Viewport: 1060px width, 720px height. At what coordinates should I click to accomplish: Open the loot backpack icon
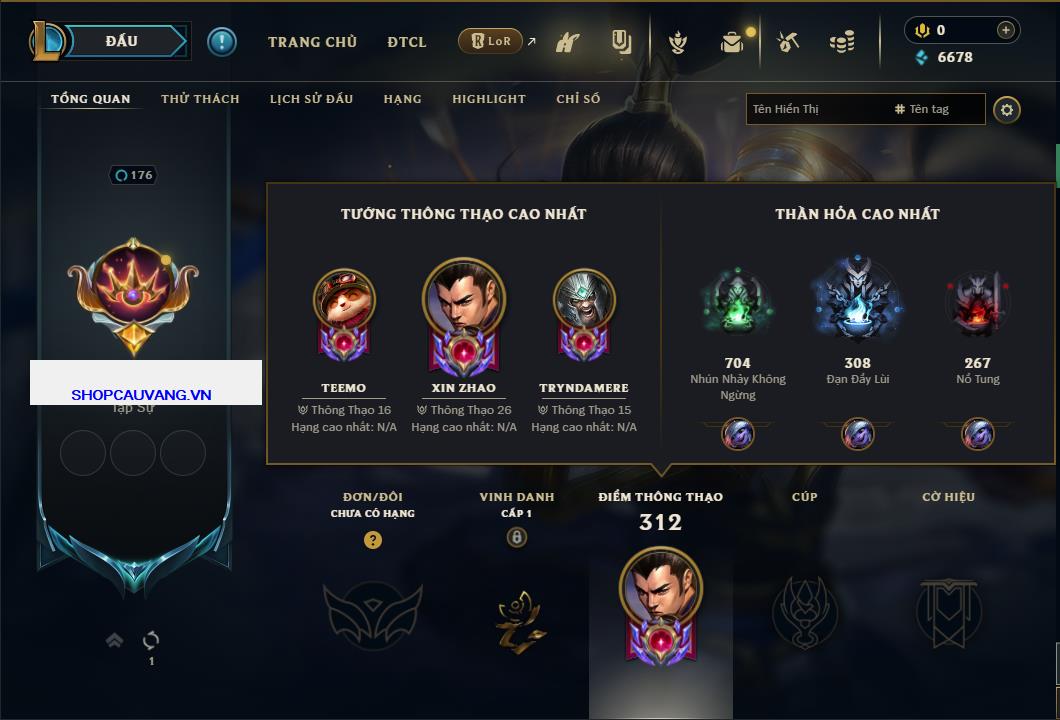[732, 43]
